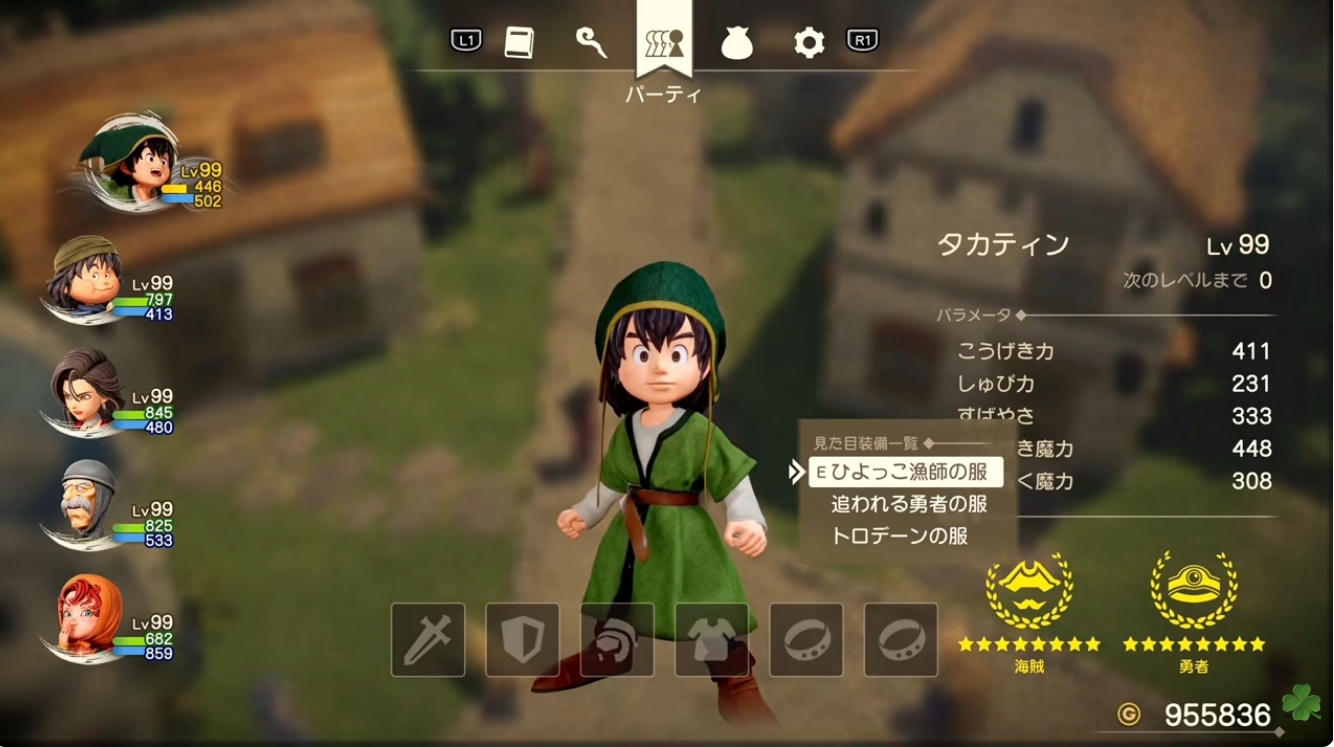Screen dimensions: 1334x747
Task: Click the 勇者 hero vocation emblem
Action: tap(1194, 590)
